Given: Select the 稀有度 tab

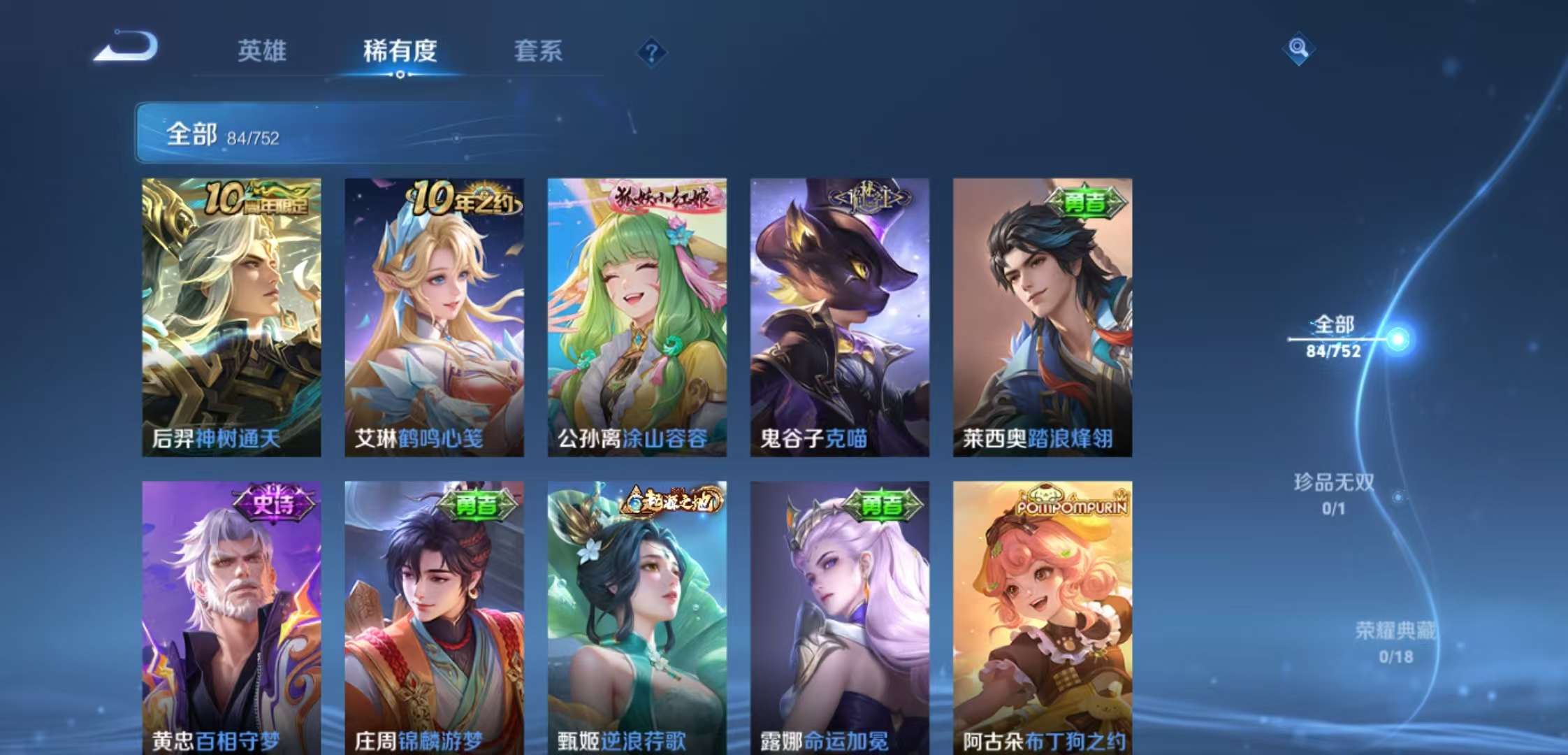Looking at the screenshot, I should coord(400,52).
